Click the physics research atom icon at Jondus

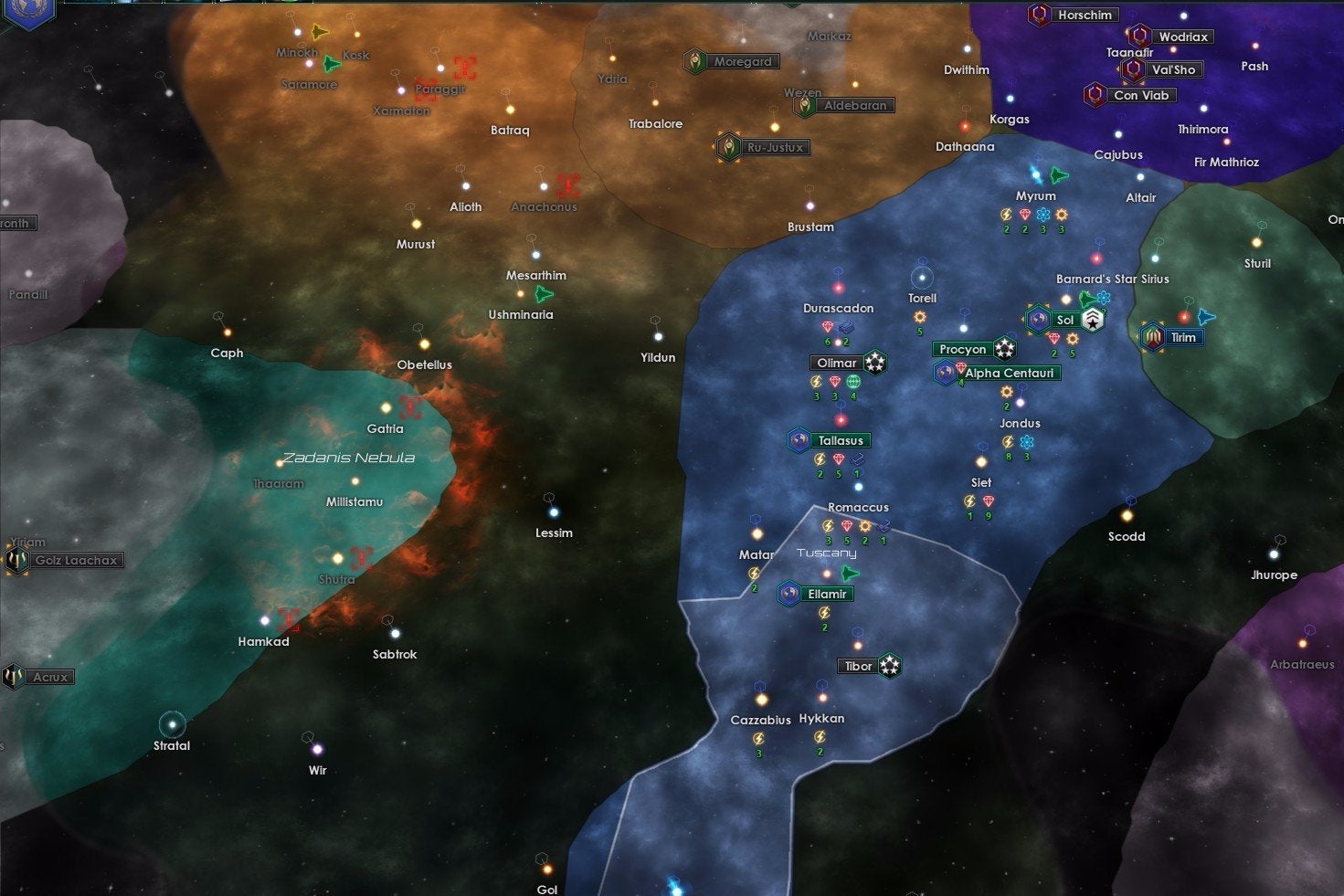click(1027, 442)
